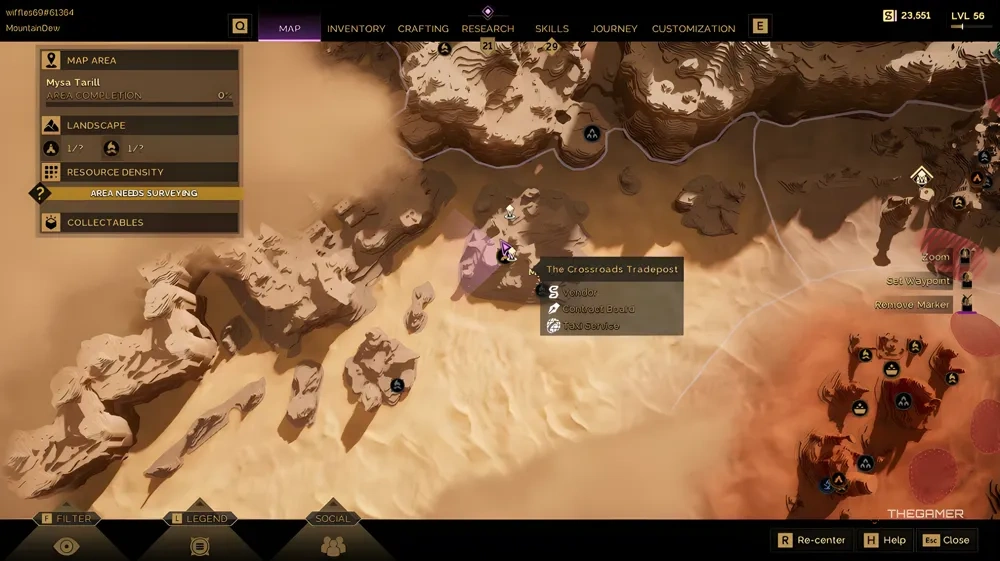The height and width of the screenshot is (561, 1000).
Task: Go to the Research tab
Action: (x=488, y=29)
